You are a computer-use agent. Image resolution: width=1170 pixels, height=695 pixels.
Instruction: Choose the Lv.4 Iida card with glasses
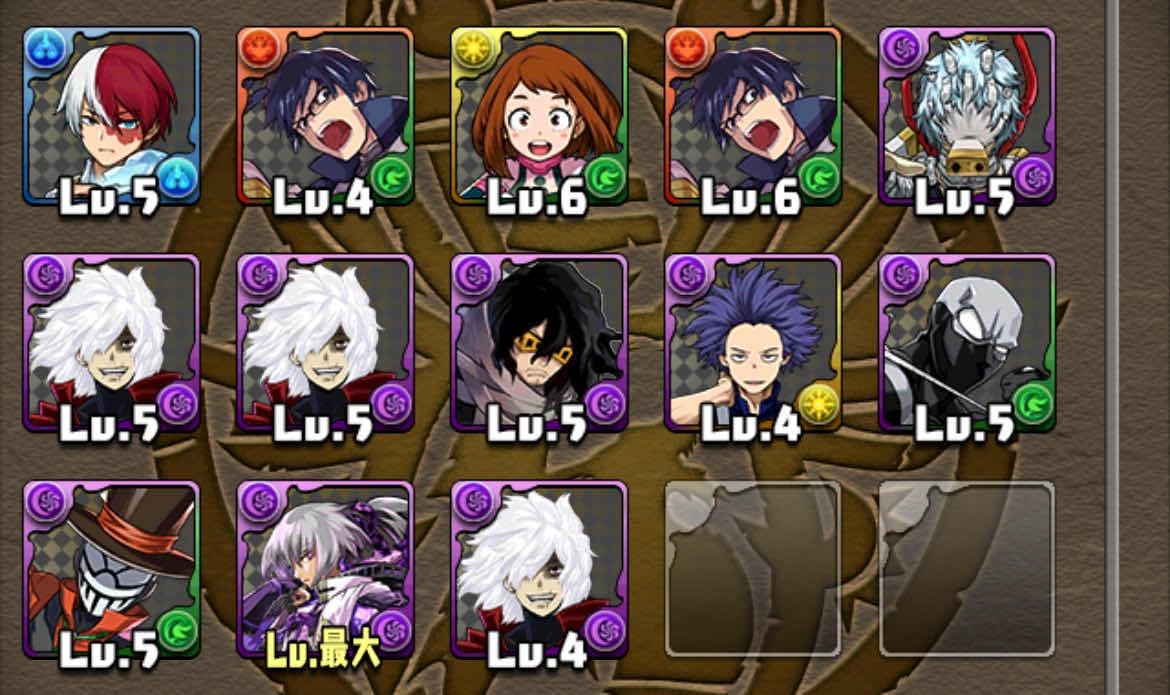pyautogui.click(x=325, y=116)
